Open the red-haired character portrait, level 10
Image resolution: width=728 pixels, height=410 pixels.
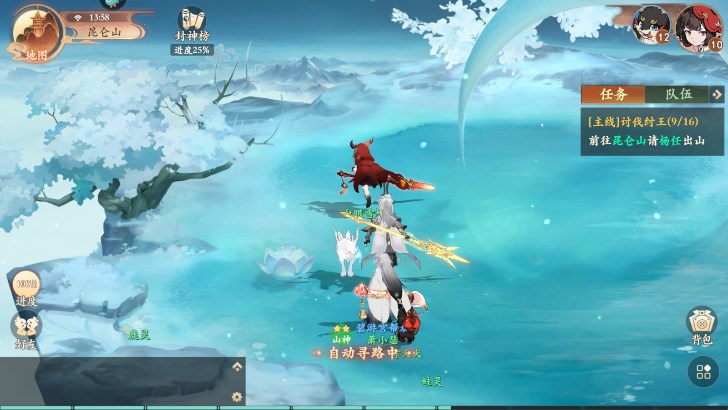click(697, 25)
